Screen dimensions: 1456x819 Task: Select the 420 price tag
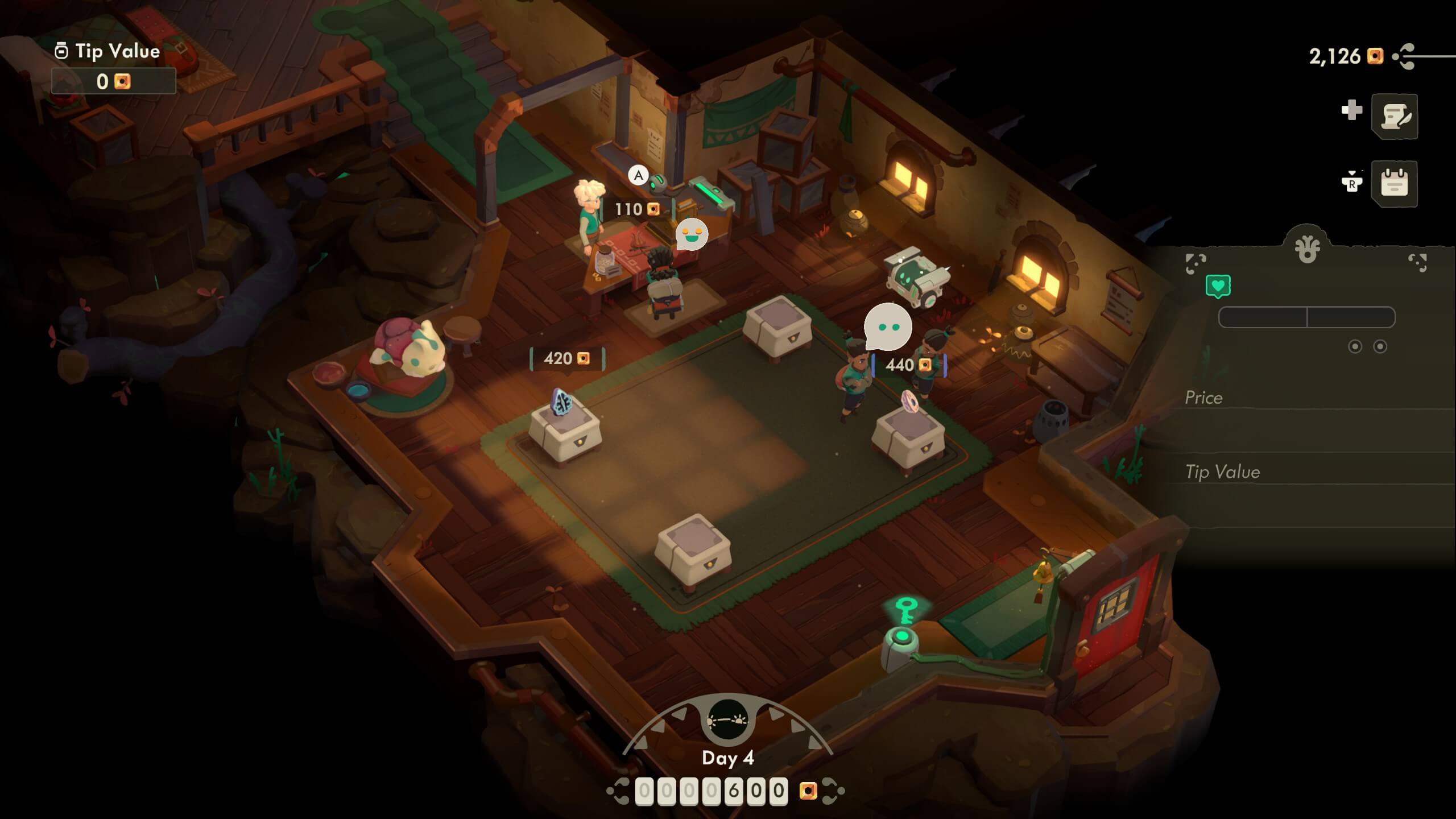tap(566, 358)
